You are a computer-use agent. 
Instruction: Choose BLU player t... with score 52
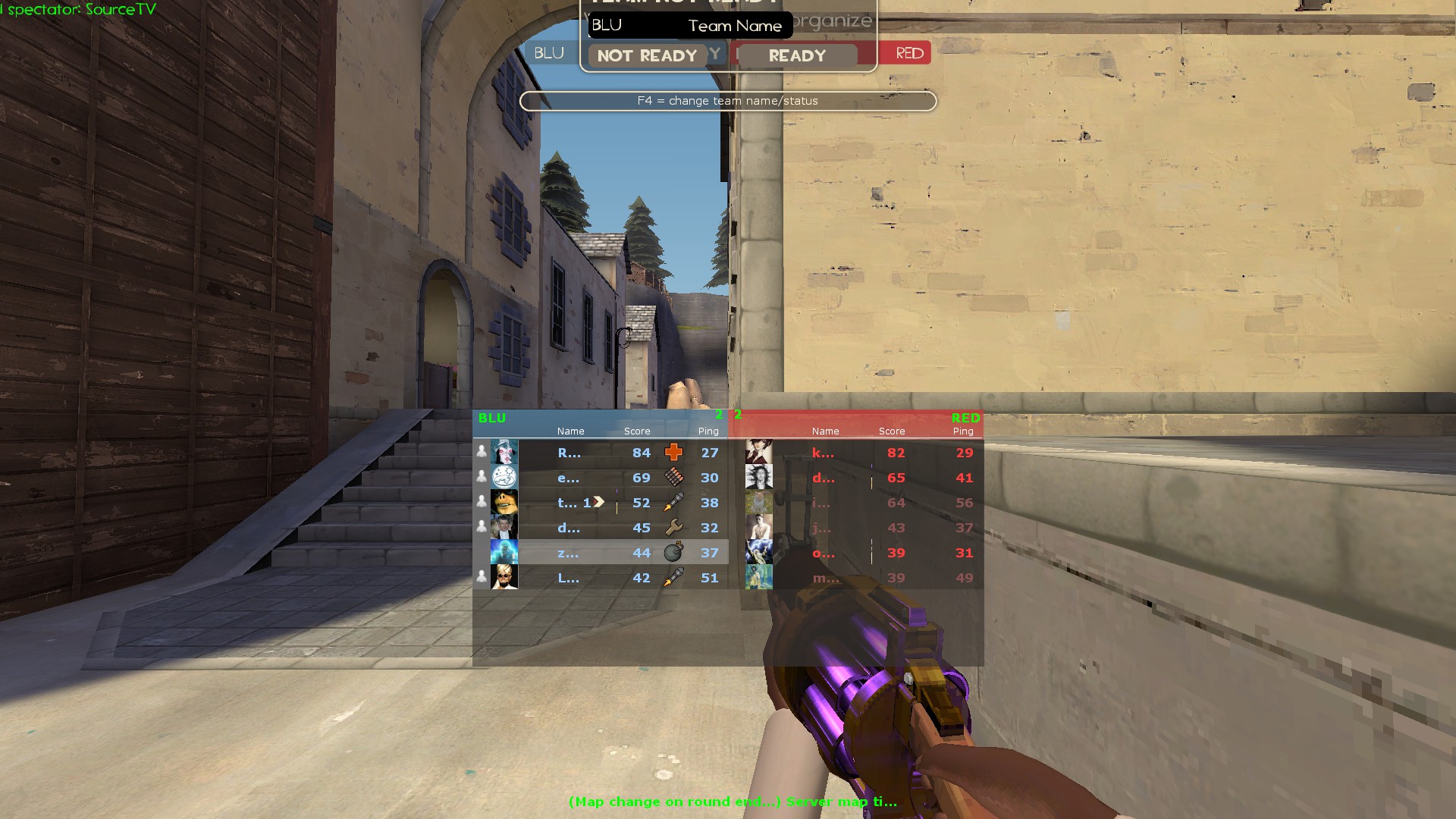[599, 503]
